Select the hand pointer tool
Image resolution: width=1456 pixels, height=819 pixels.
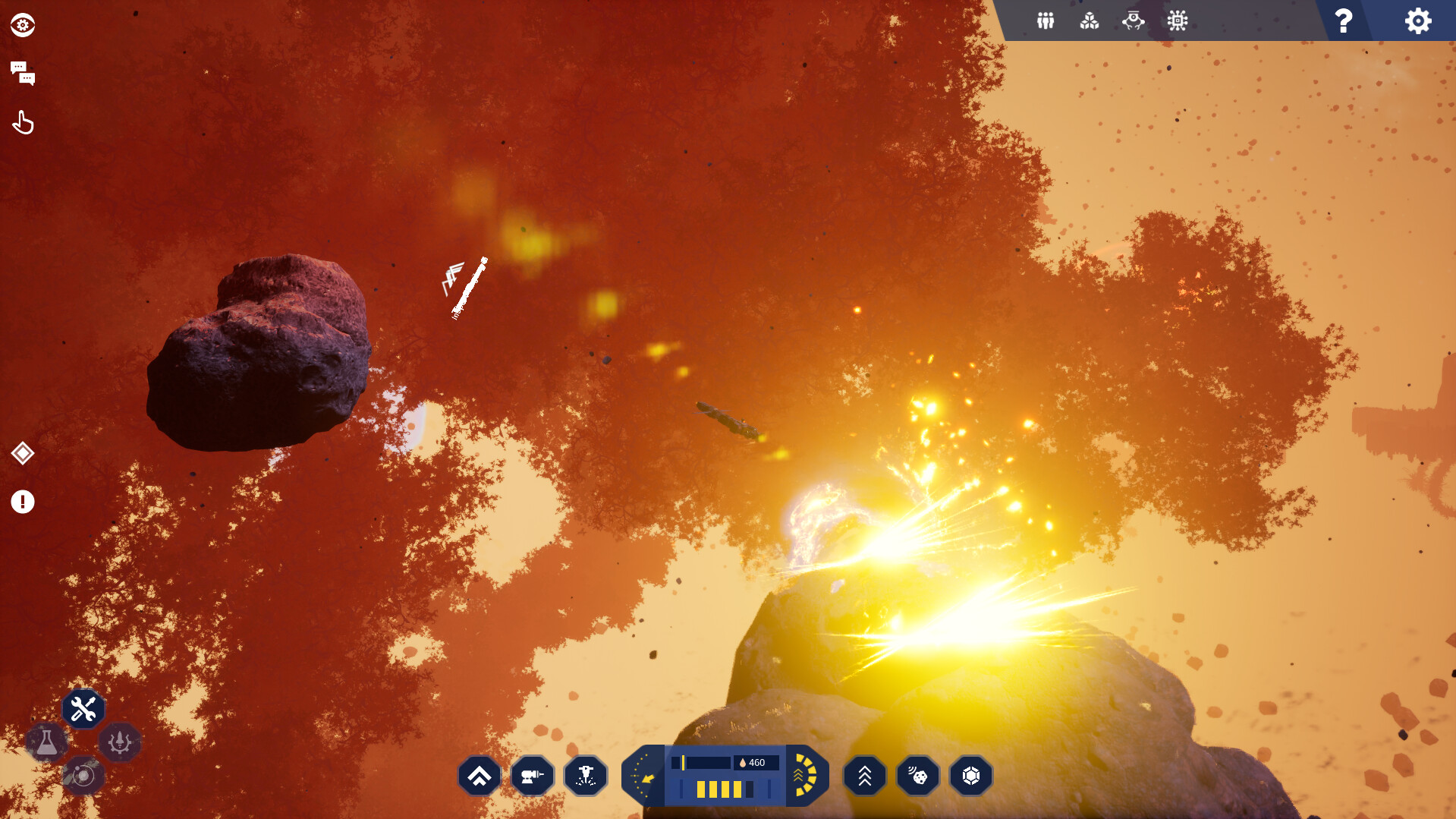click(23, 121)
